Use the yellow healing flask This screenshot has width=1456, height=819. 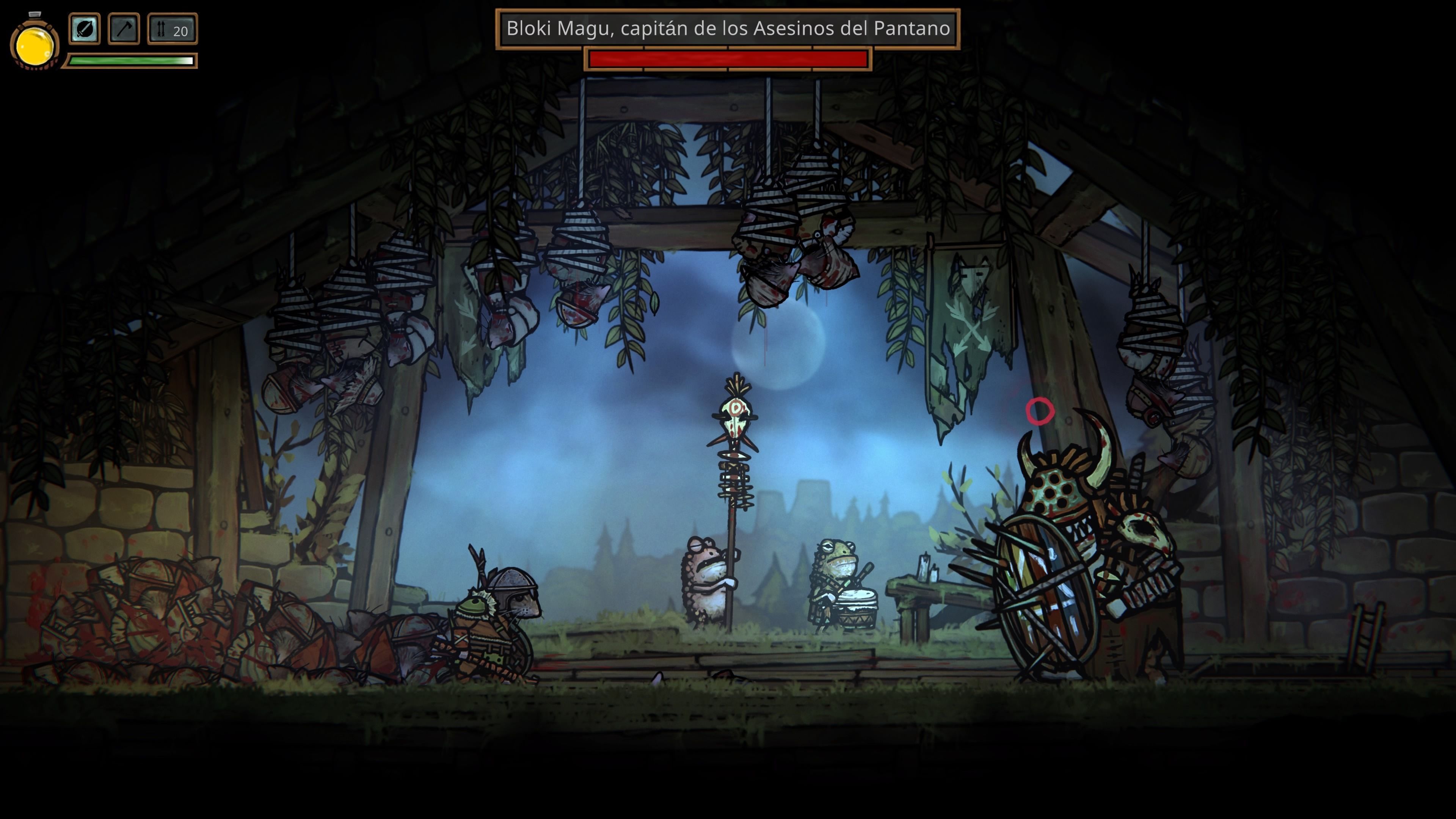[35, 45]
